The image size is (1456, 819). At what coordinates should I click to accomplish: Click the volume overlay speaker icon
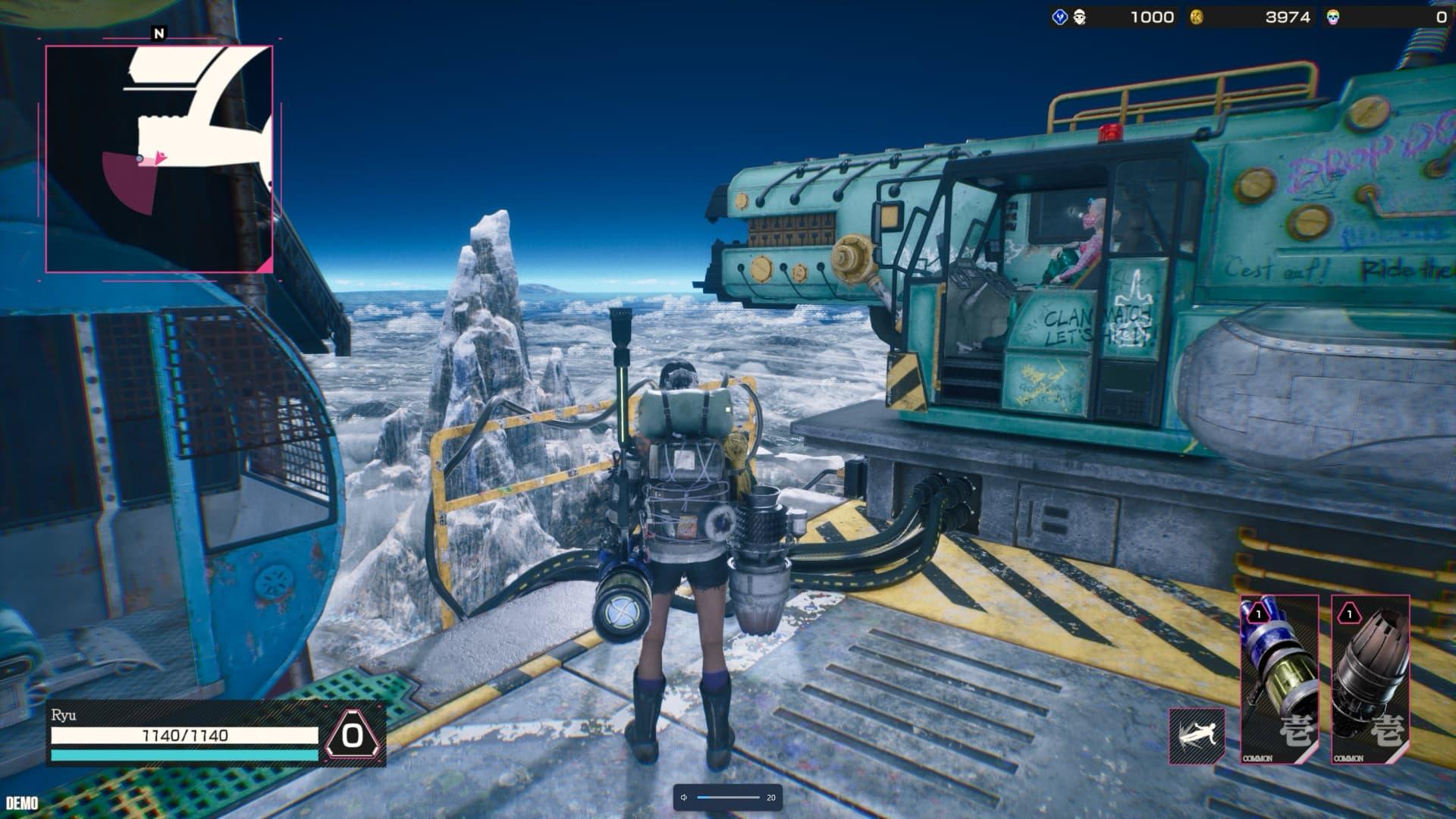(684, 797)
